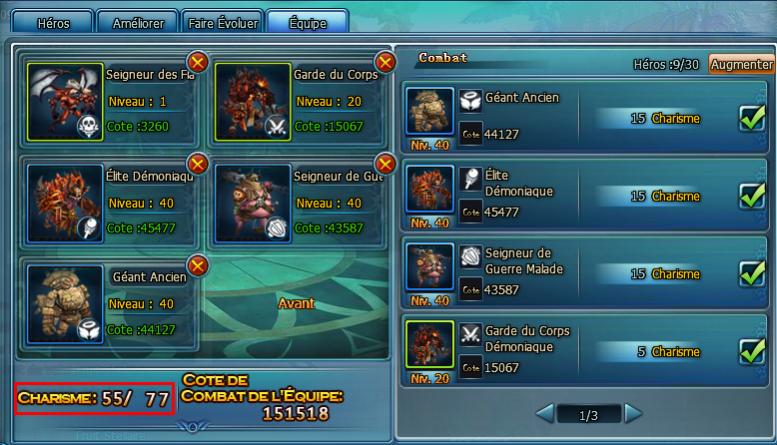The height and width of the screenshot is (445, 777).
Task: Go to the previous hero list page
Action: pos(545,413)
